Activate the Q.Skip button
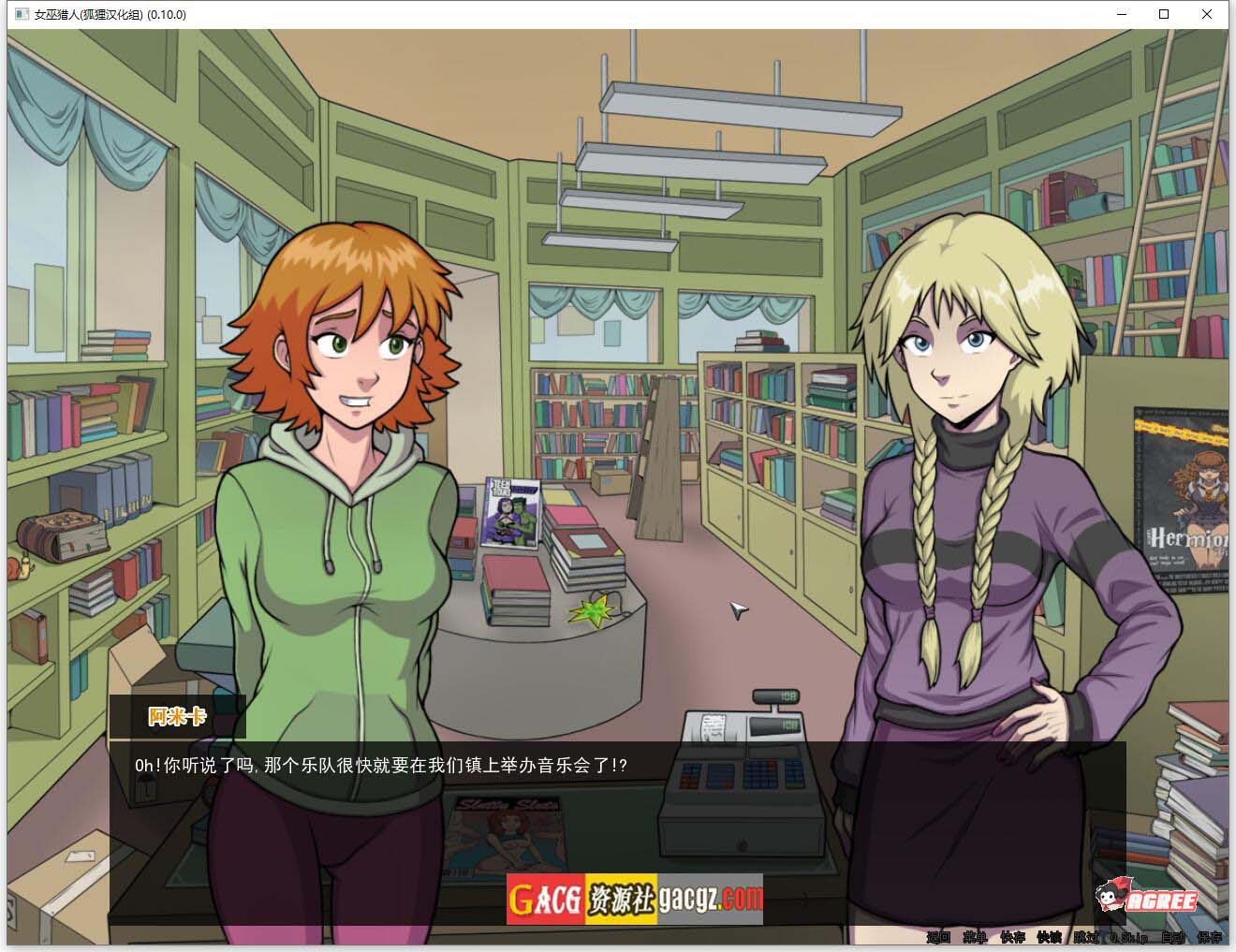The image size is (1236, 952). click(x=1128, y=937)
